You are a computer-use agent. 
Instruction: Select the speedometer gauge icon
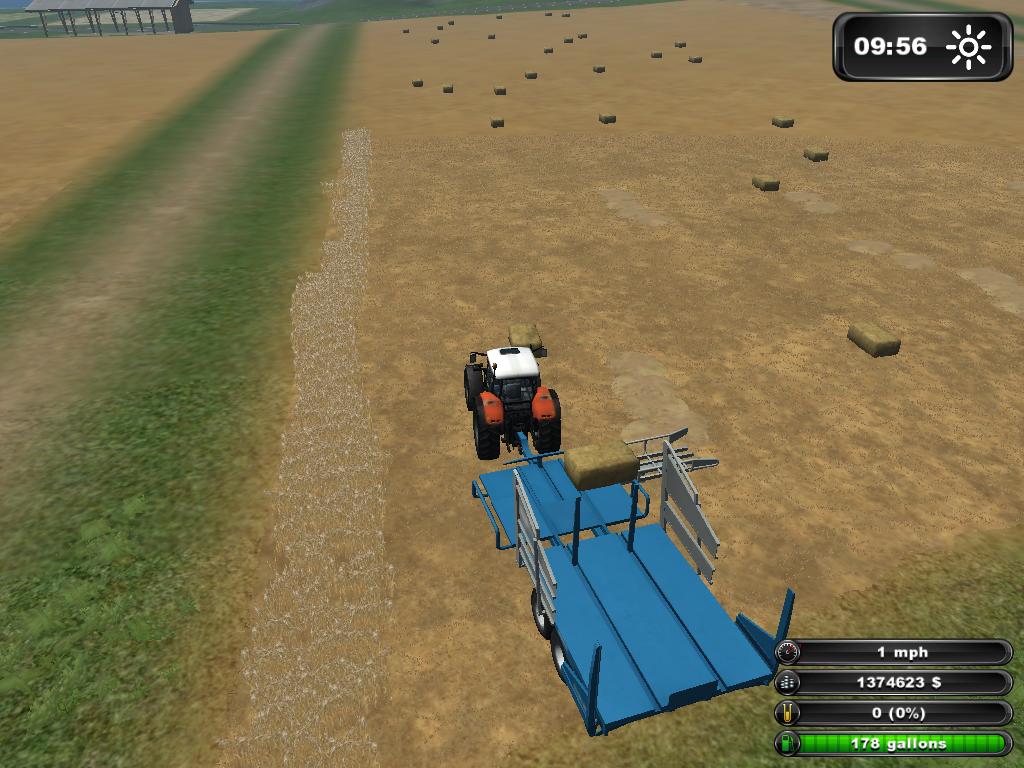coord(788,653)
